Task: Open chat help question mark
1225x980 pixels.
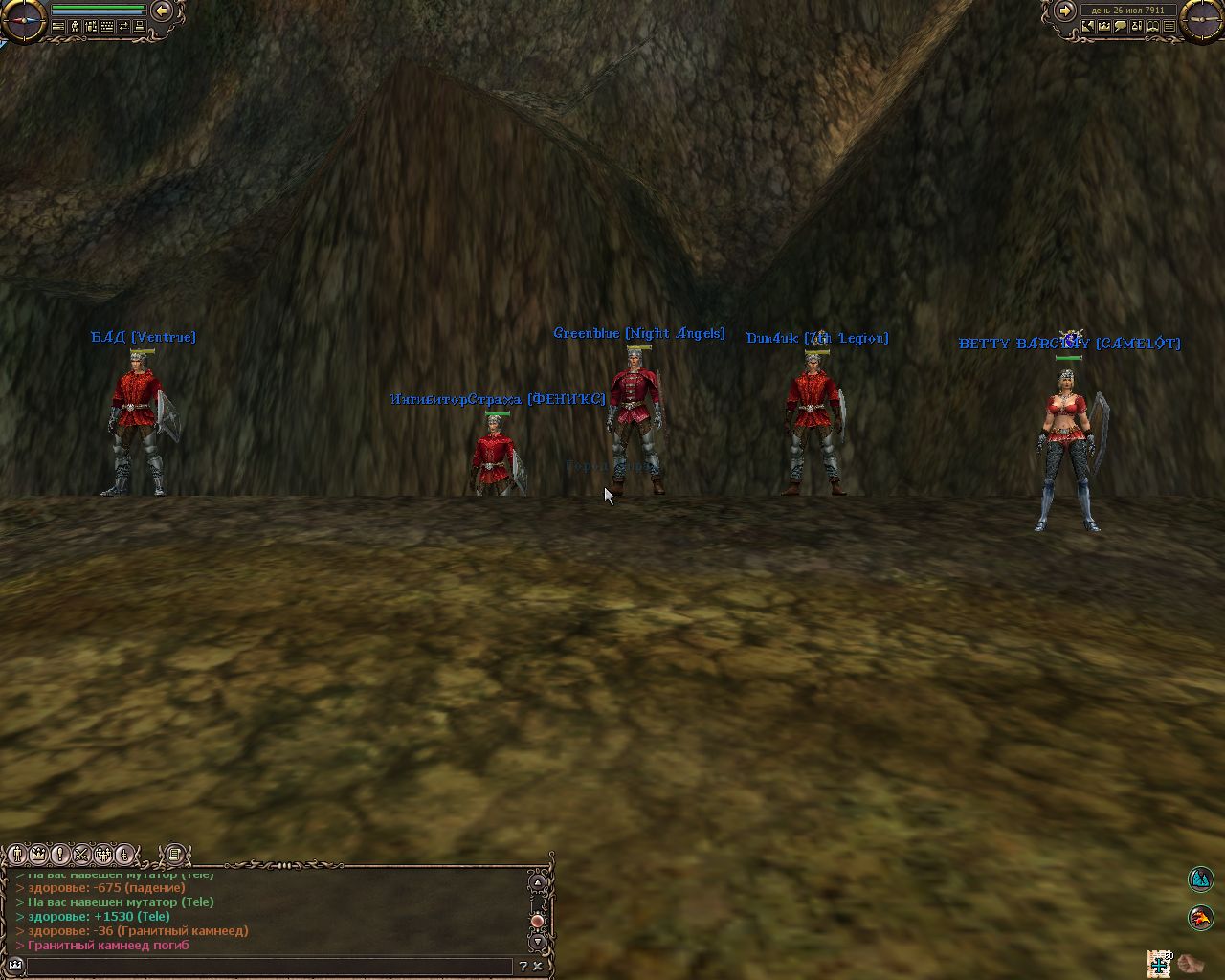Action: (523, 967)
